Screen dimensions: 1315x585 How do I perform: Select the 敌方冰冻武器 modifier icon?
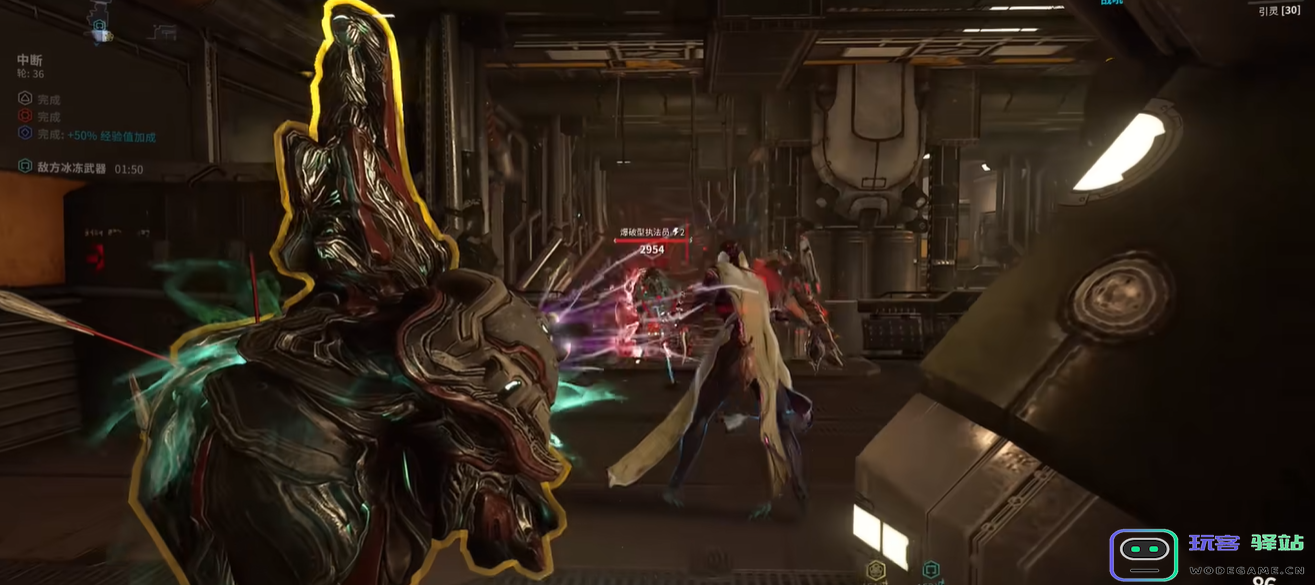point(25,167)
